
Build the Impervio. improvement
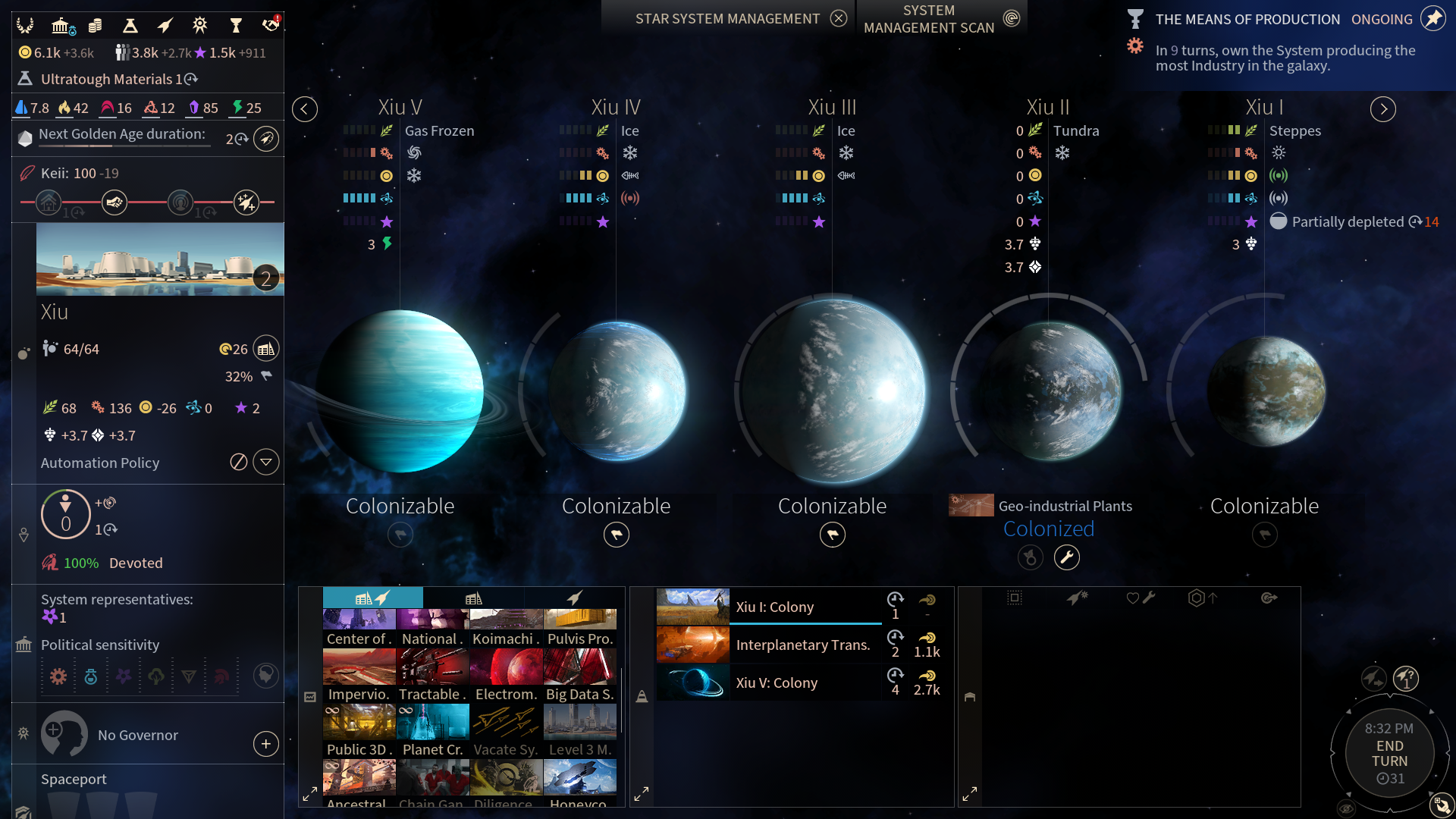click(359, 675)
